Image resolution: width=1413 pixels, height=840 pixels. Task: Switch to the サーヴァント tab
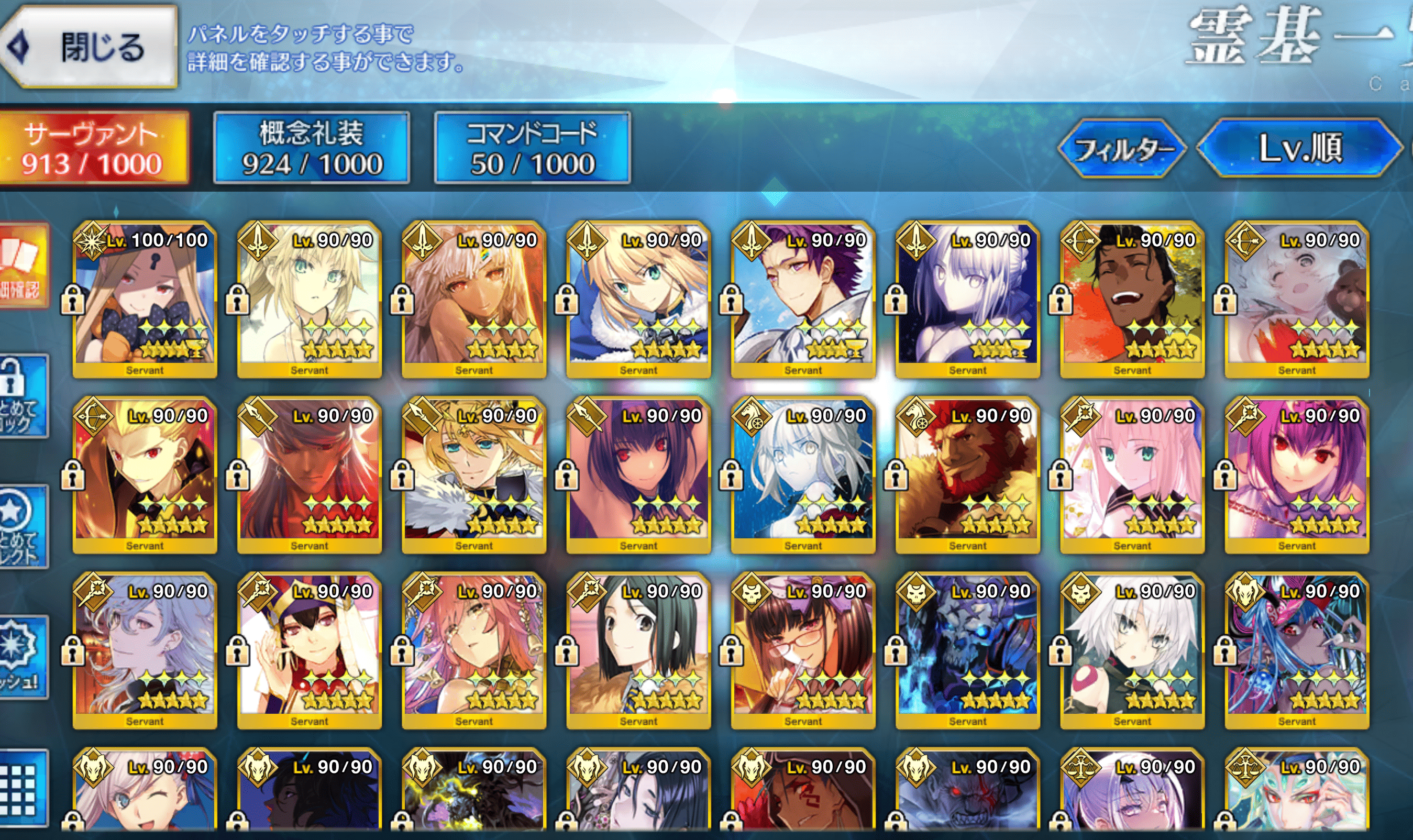pyautogui.click(x=92, y=148)
